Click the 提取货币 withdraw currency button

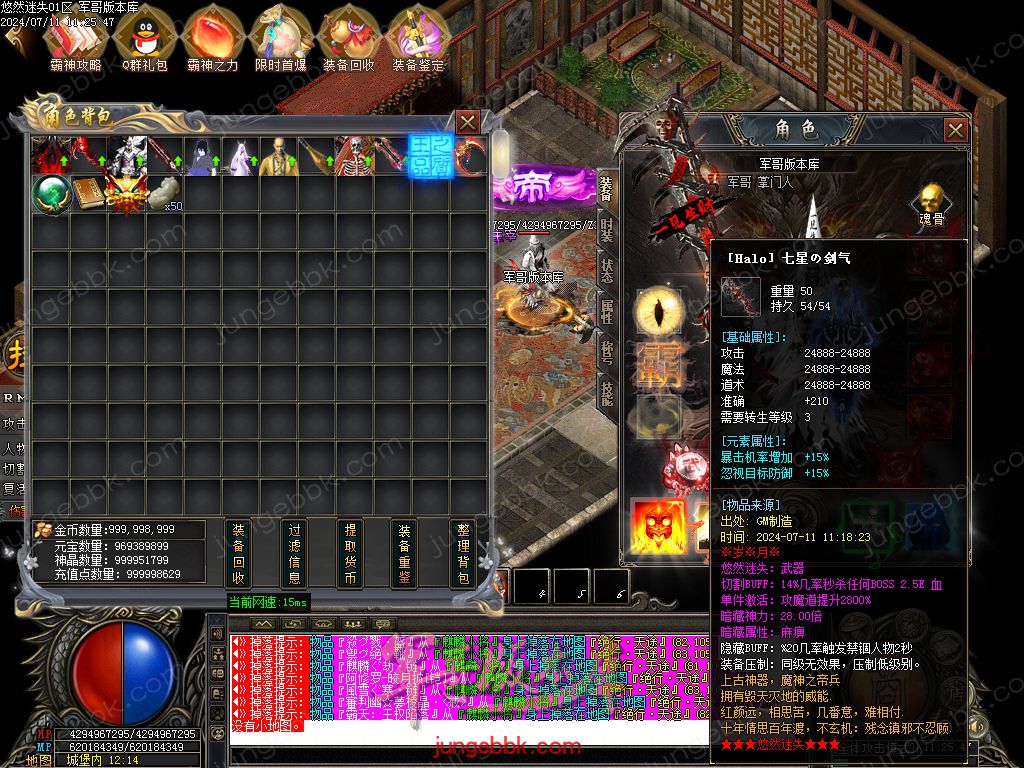click(x=350, y=553)
